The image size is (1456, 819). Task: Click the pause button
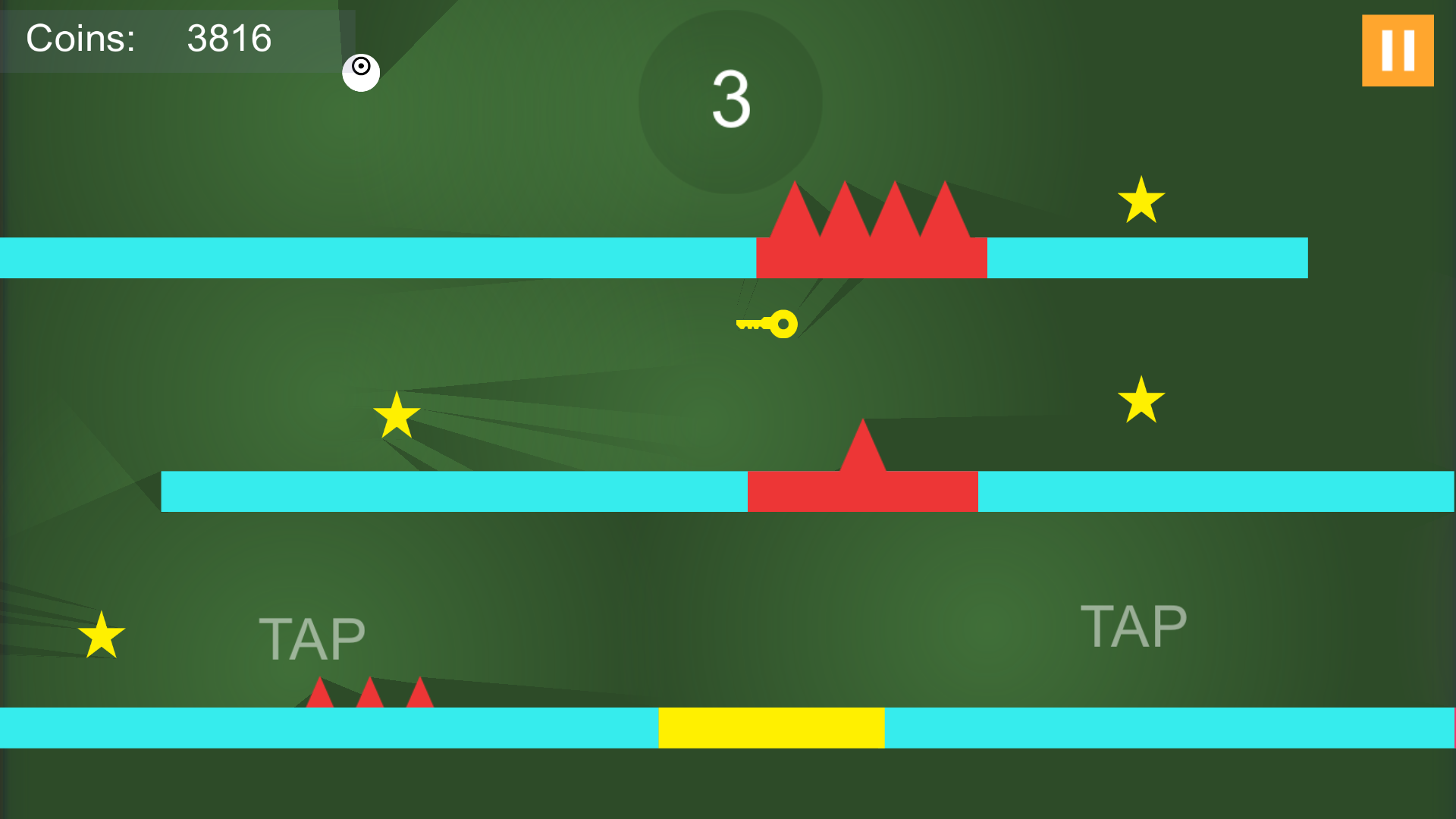pyautogui.click(x=1398, y=49)
